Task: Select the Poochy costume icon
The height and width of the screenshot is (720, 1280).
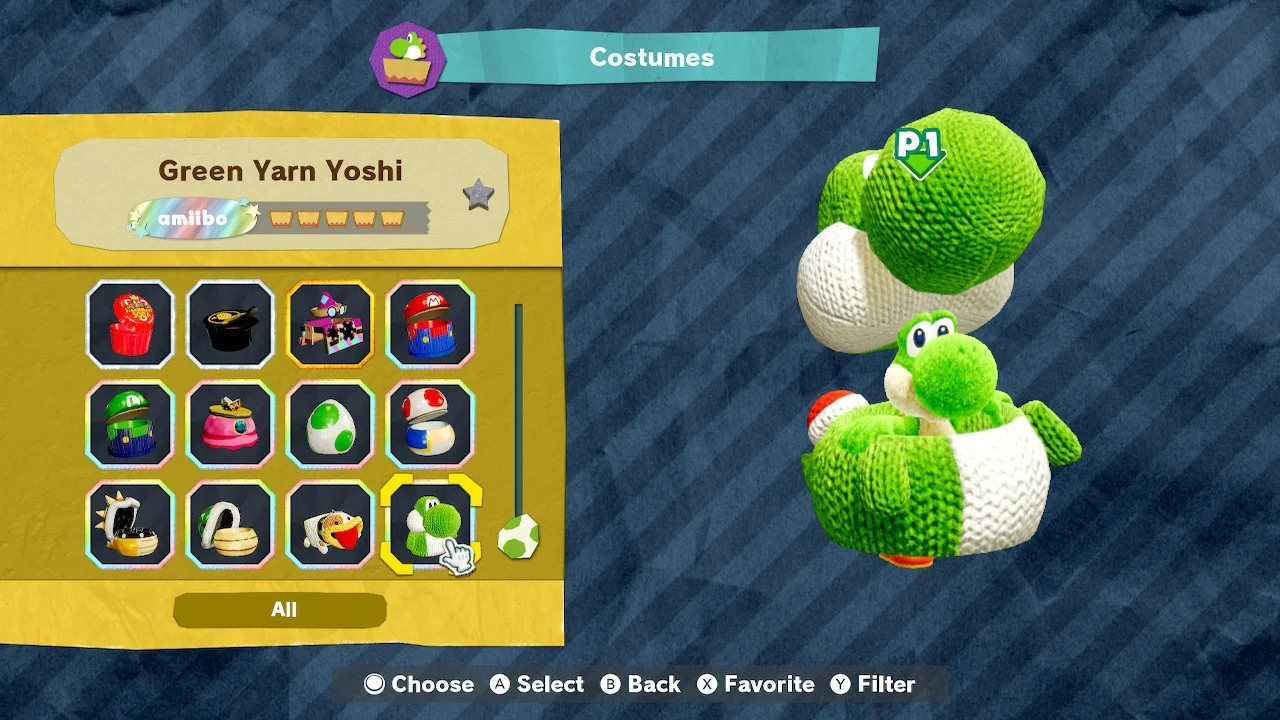Action: point(330,522)
